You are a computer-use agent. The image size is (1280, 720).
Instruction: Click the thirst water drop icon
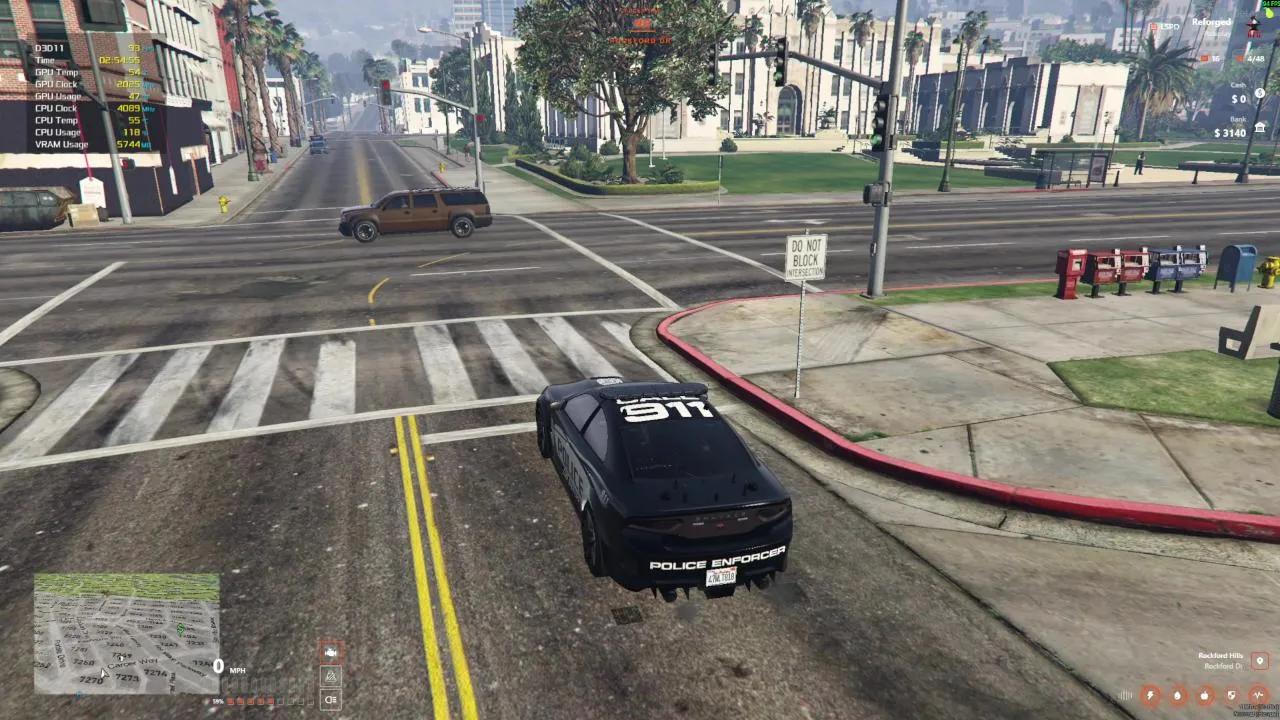coord(1177,694)
